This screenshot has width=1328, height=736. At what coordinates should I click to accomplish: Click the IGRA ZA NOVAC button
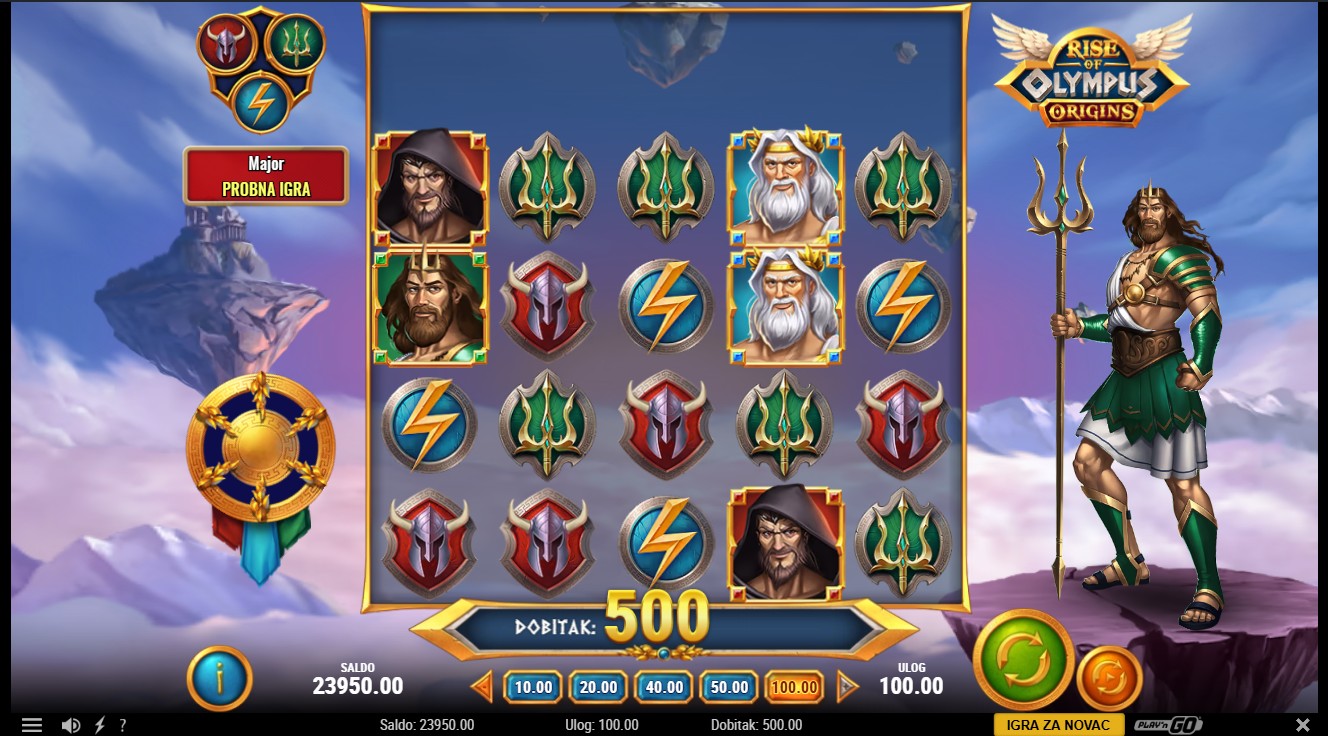tap(1058, 725)
